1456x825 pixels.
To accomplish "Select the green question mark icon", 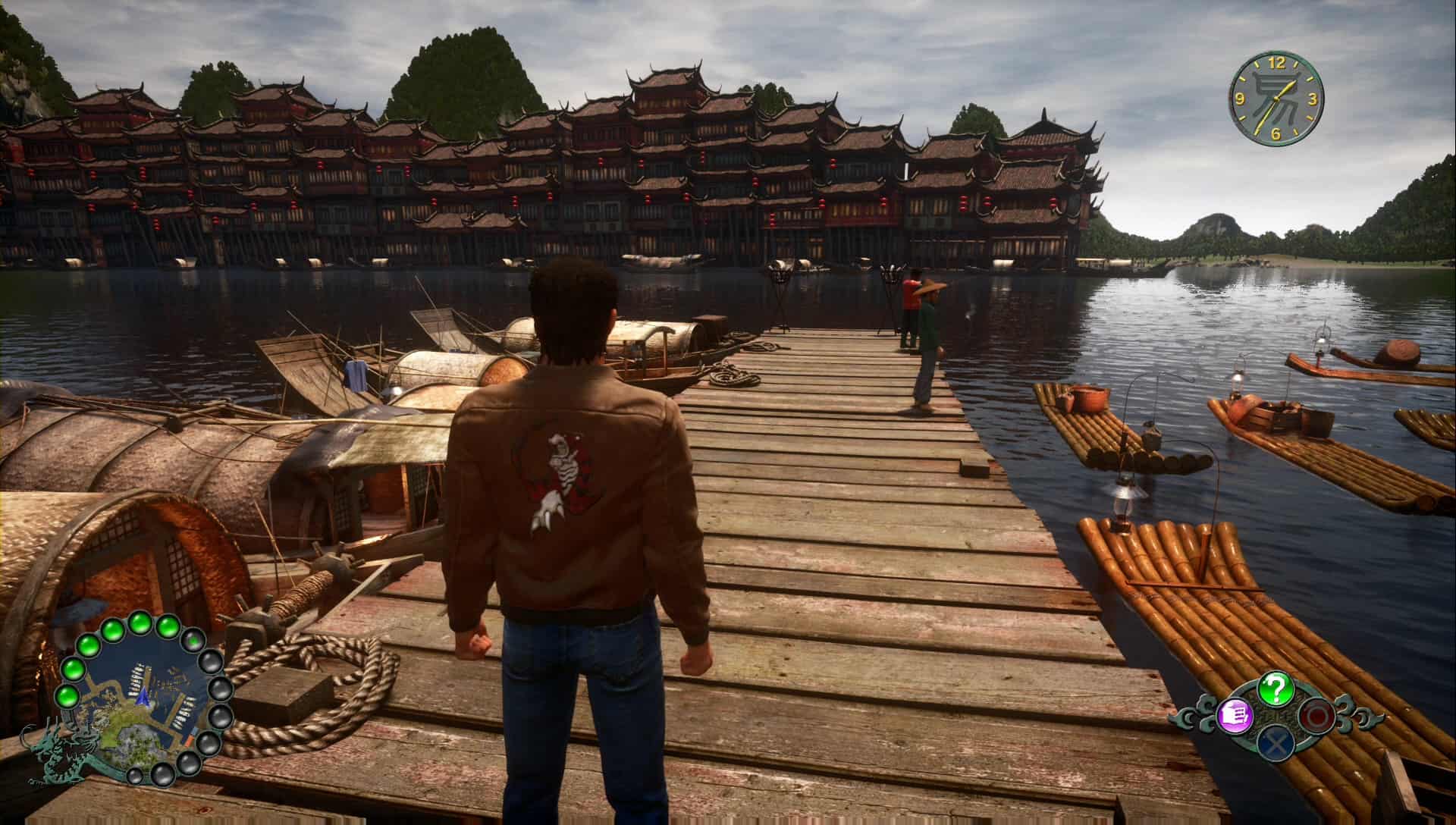I will (1276, 689).
